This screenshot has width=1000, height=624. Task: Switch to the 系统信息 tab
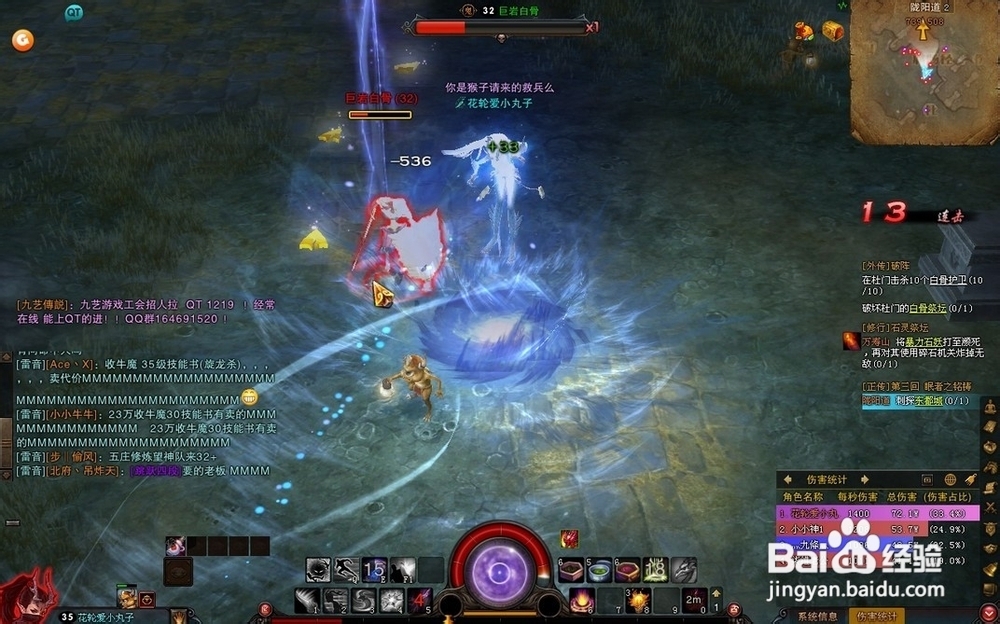point(818,616)
